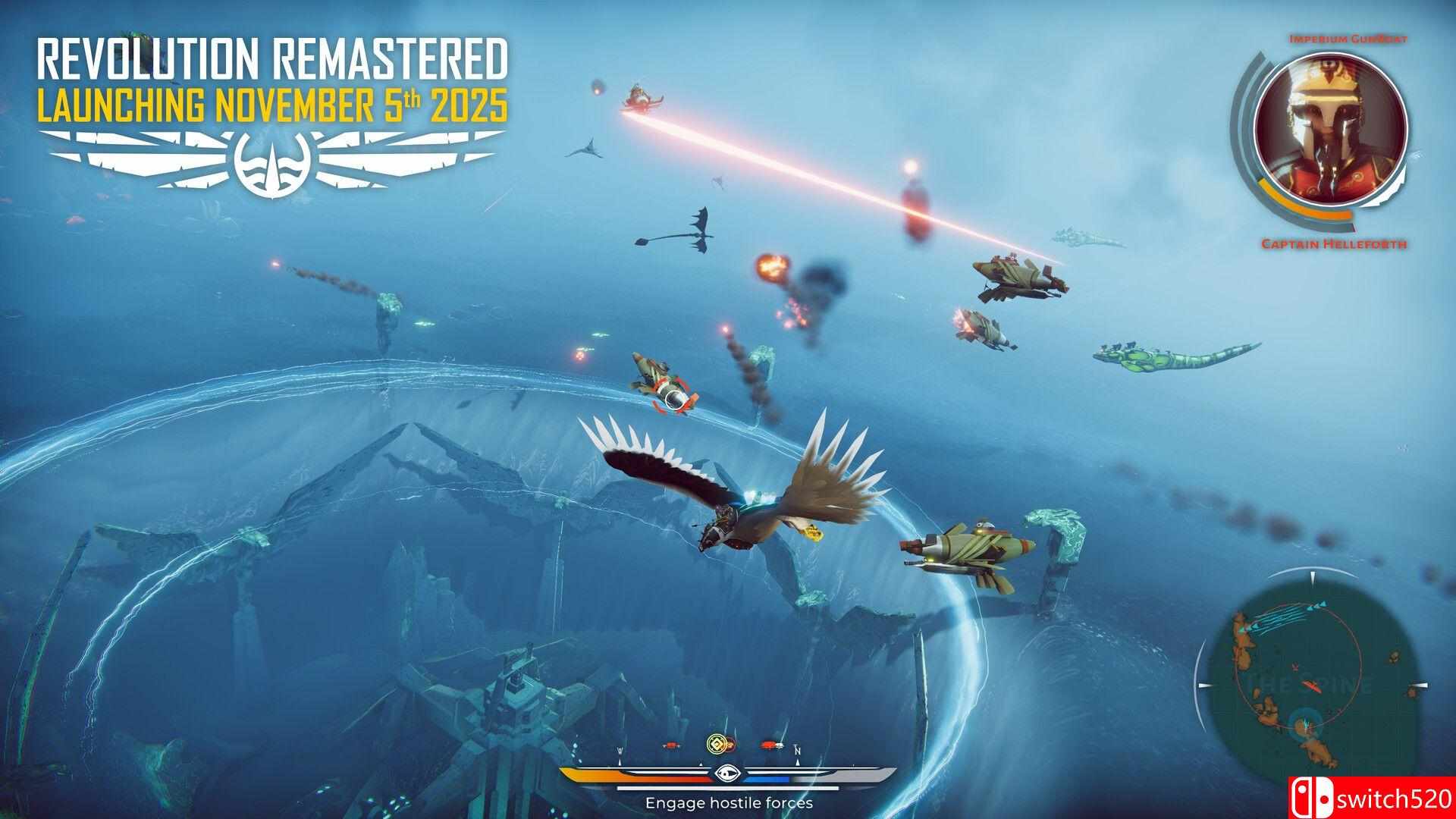This screenshot has width=1456, height=819.
Task: Click the Engage hostile forces objective text
Action: click(729, 802)
